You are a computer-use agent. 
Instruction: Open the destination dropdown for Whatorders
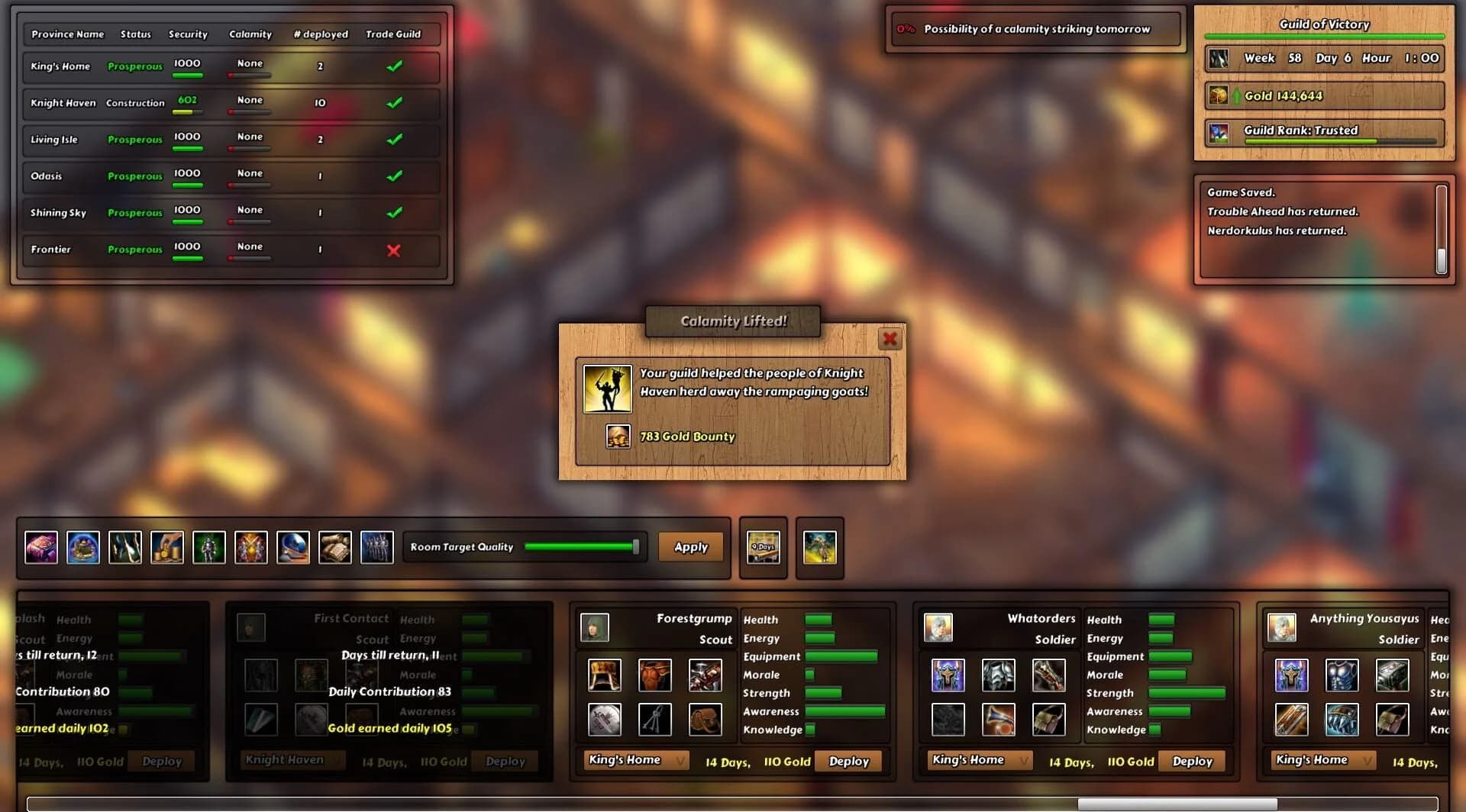pyautogui.click(x=979, y=759)
